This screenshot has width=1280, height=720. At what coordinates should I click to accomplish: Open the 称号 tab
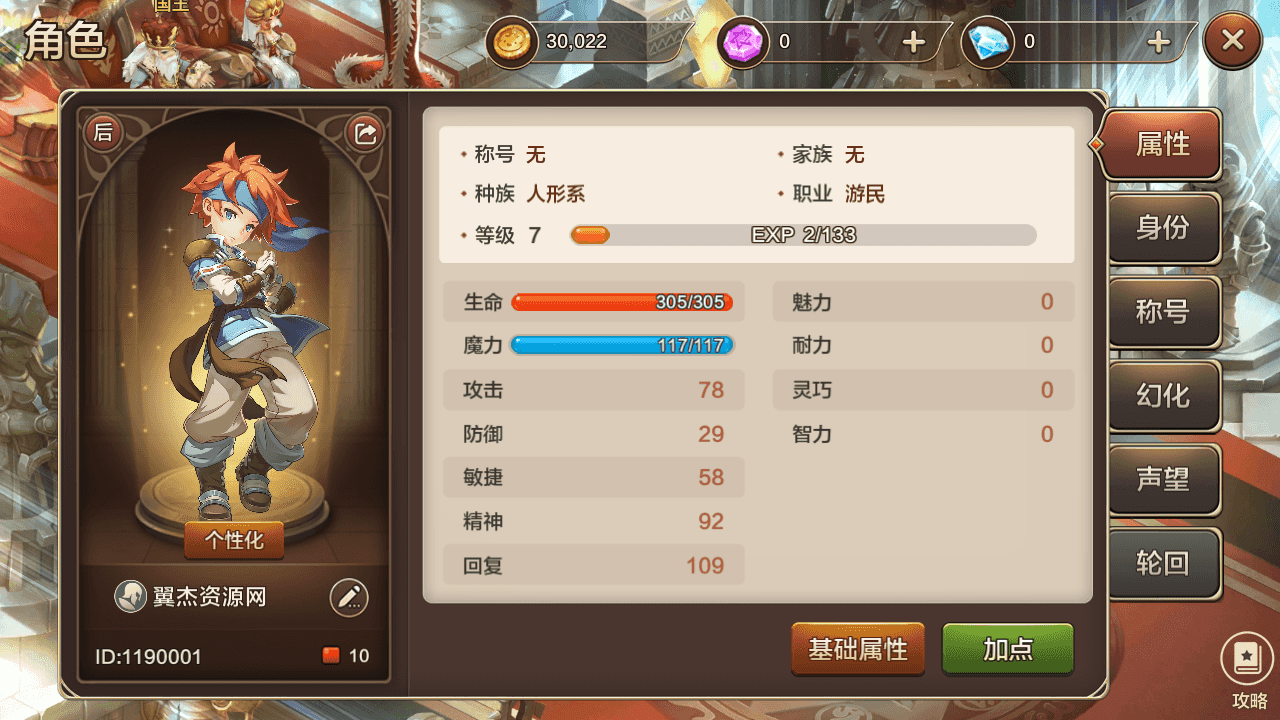(1163, 312)
